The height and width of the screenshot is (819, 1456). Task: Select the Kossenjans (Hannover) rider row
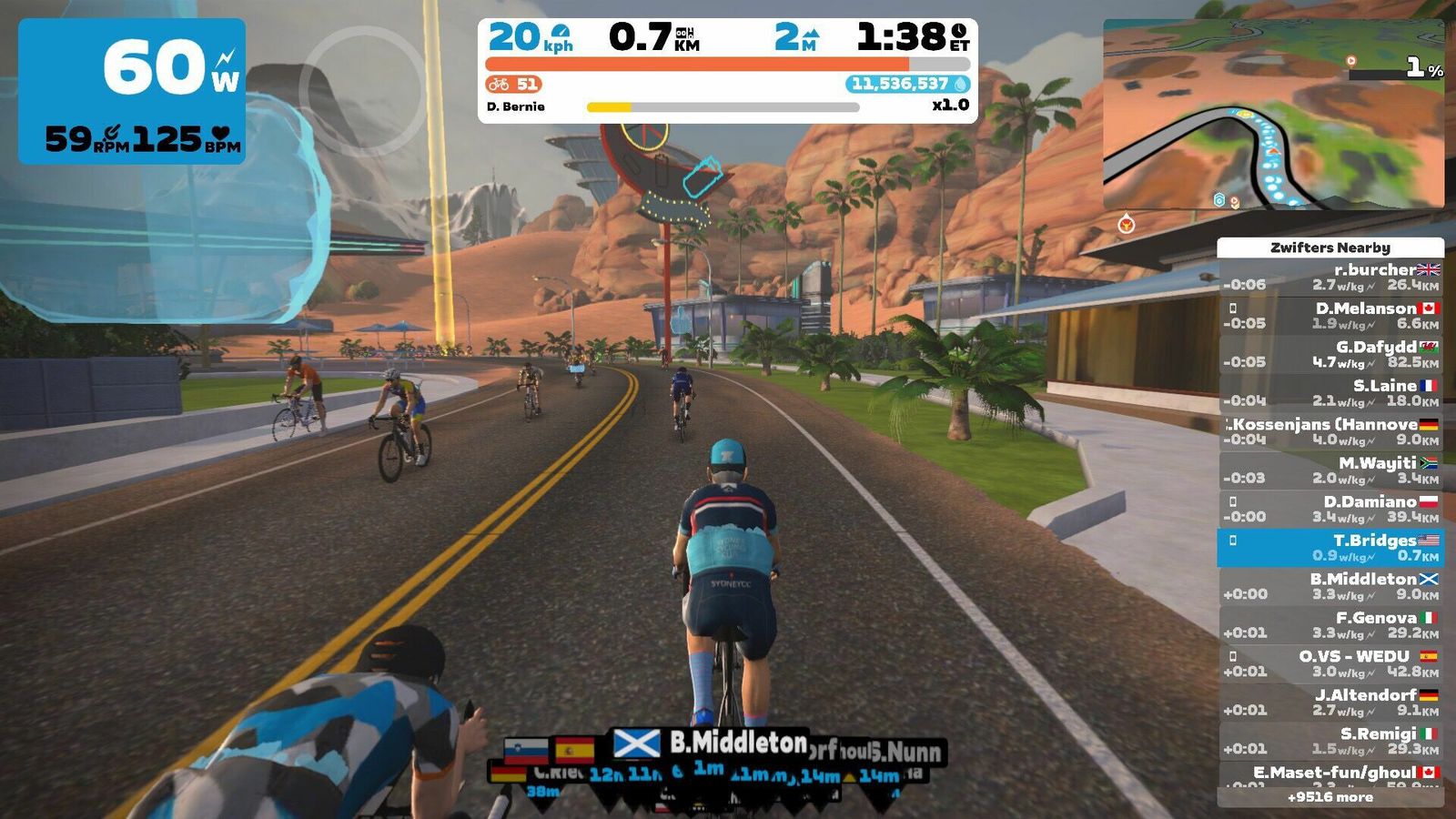coord(1330,431)
